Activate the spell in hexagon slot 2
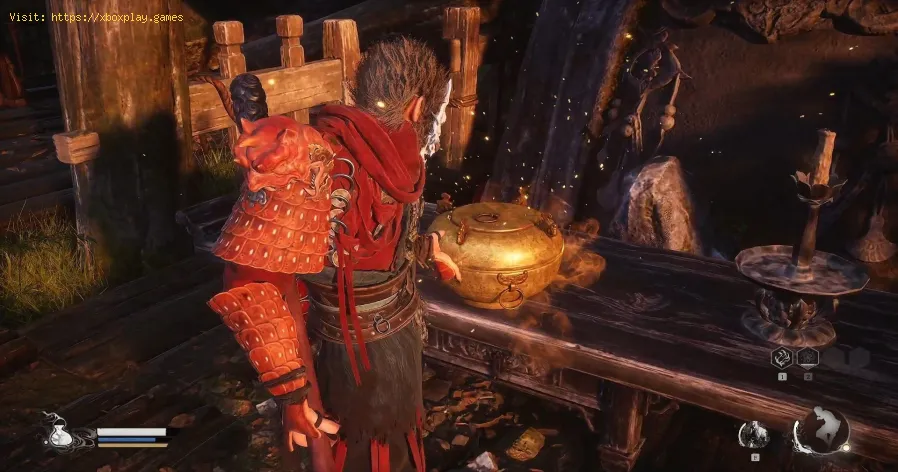Screen dimensions: 898x472 806,358
